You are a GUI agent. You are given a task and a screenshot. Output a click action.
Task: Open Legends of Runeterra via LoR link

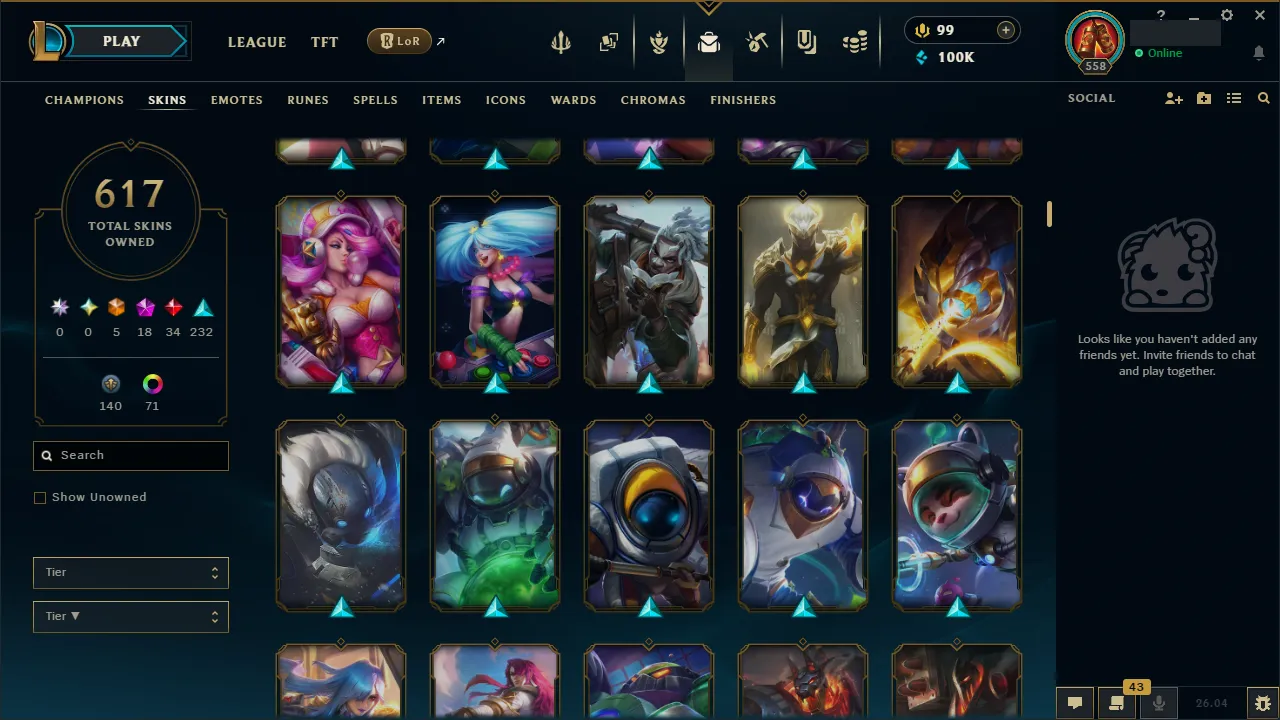click(400, 41)
